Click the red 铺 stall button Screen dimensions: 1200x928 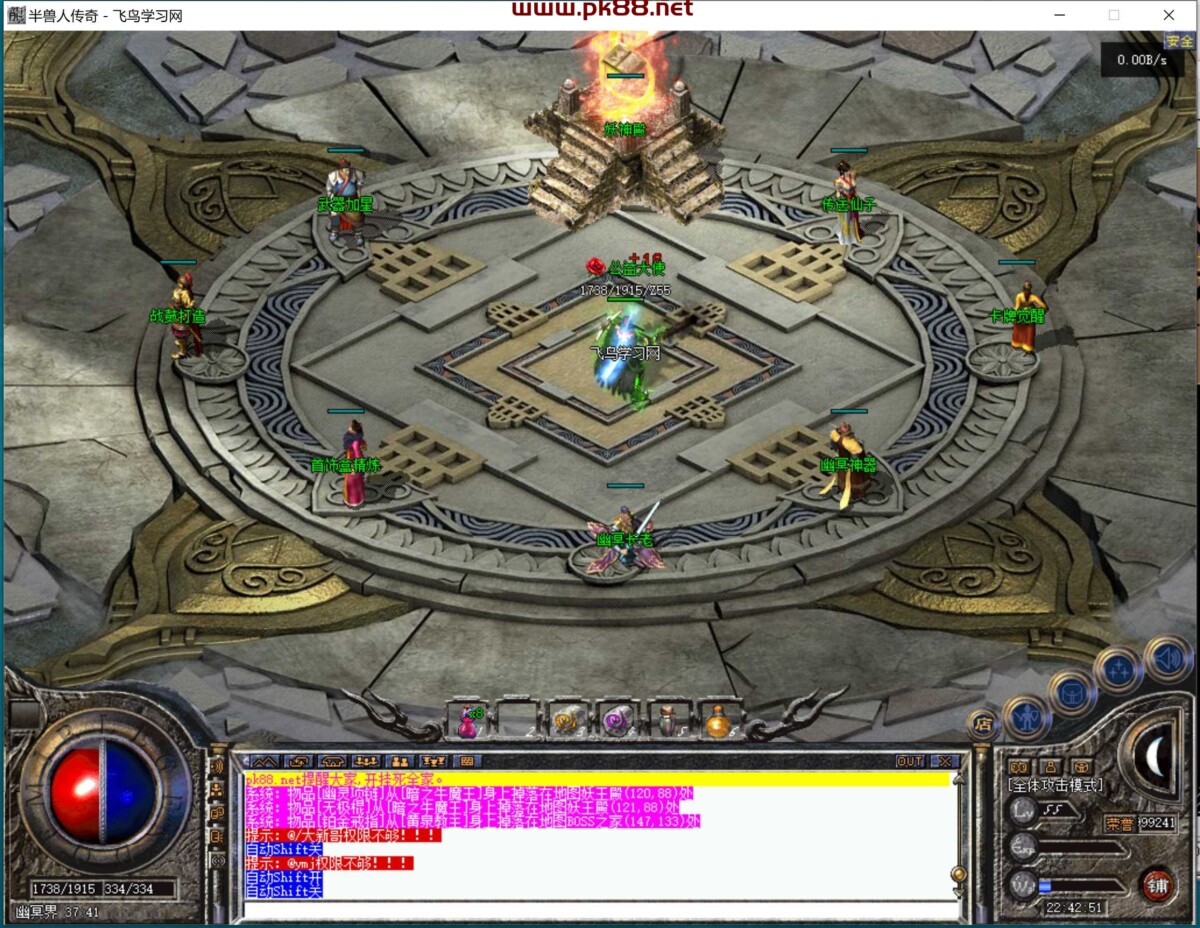(x=1157, y=885)
